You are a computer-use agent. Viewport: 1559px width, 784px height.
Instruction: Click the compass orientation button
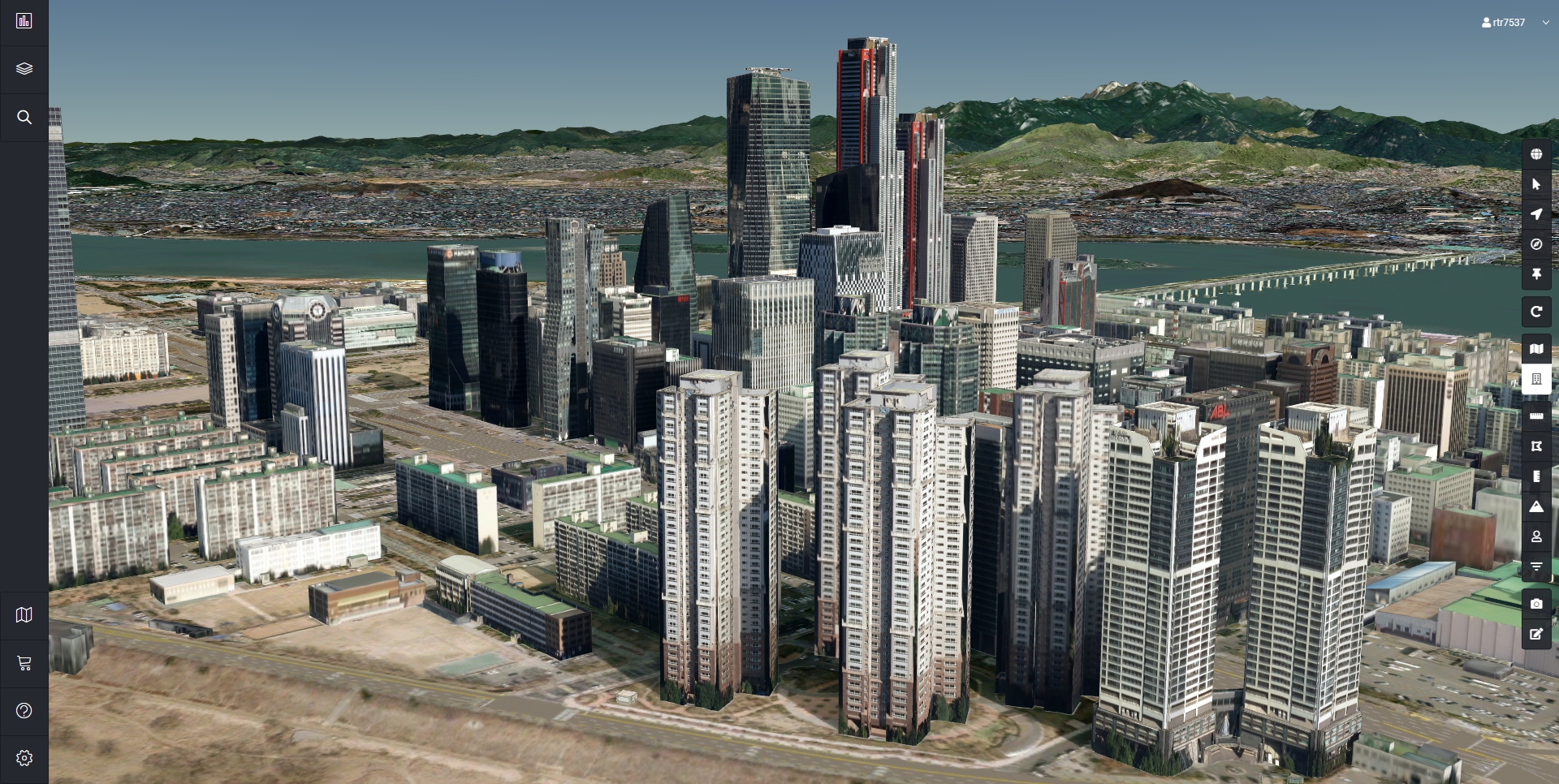click(1536, 244)
